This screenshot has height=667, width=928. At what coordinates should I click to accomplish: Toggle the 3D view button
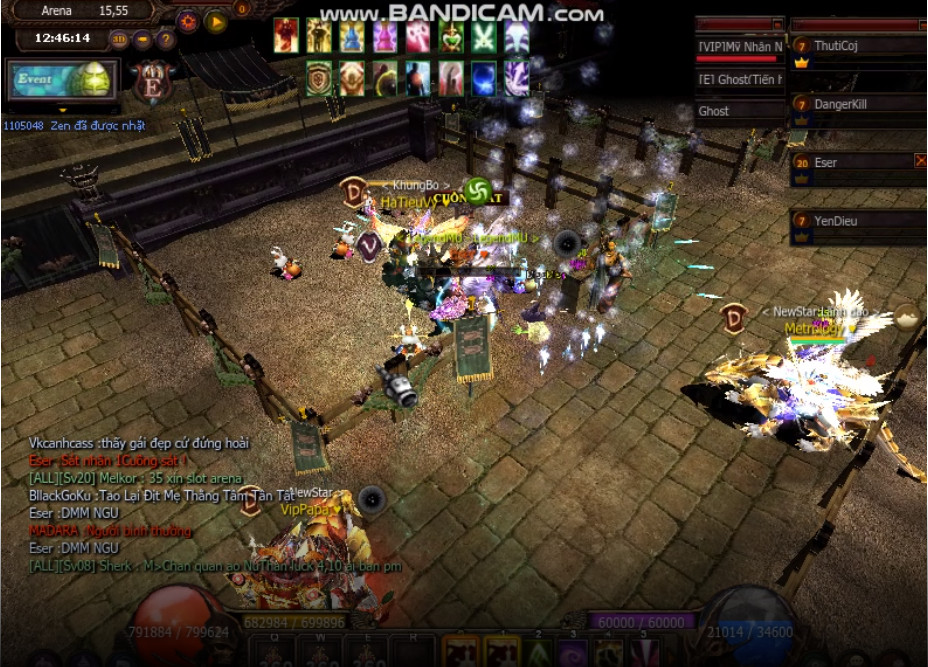tap(119, 39)
